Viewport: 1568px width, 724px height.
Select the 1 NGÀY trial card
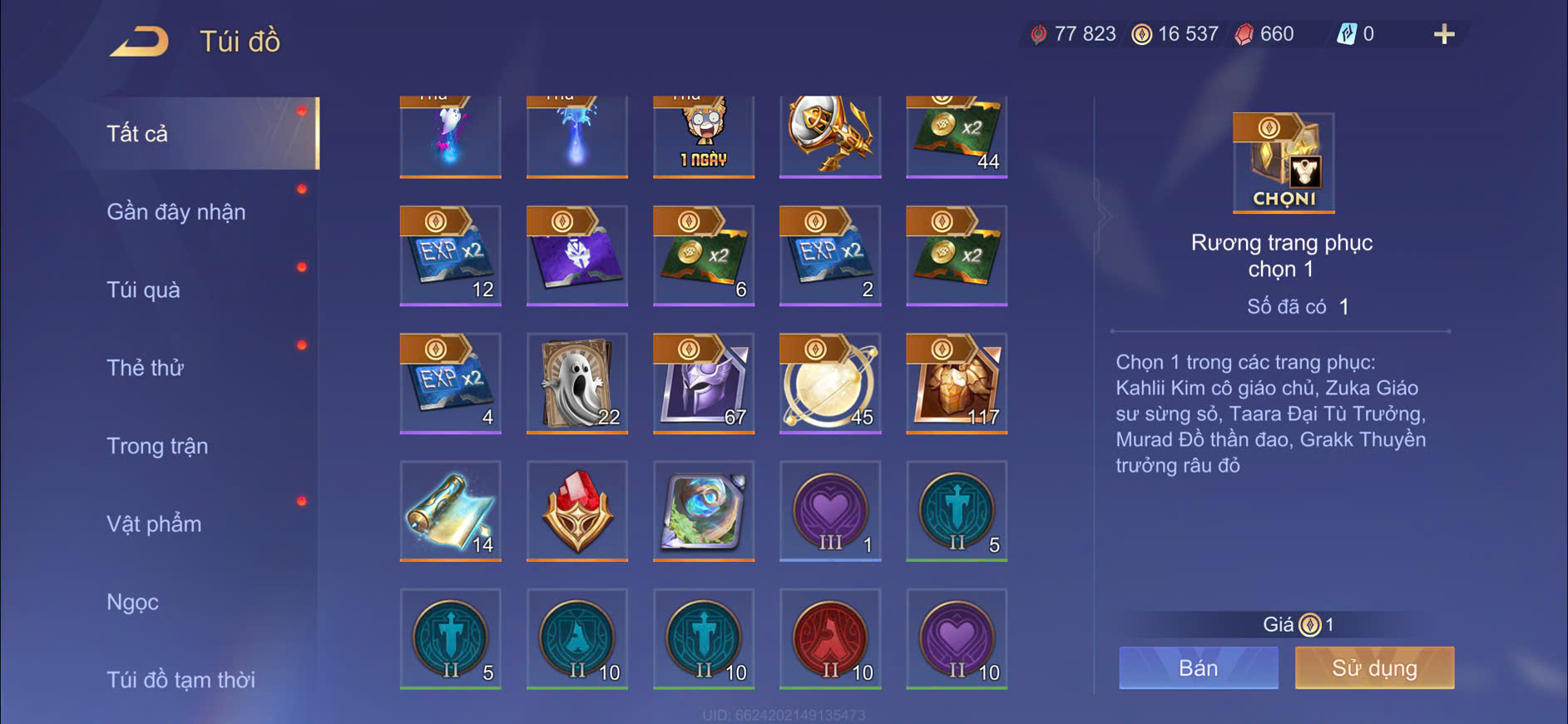tap(704, 136)
